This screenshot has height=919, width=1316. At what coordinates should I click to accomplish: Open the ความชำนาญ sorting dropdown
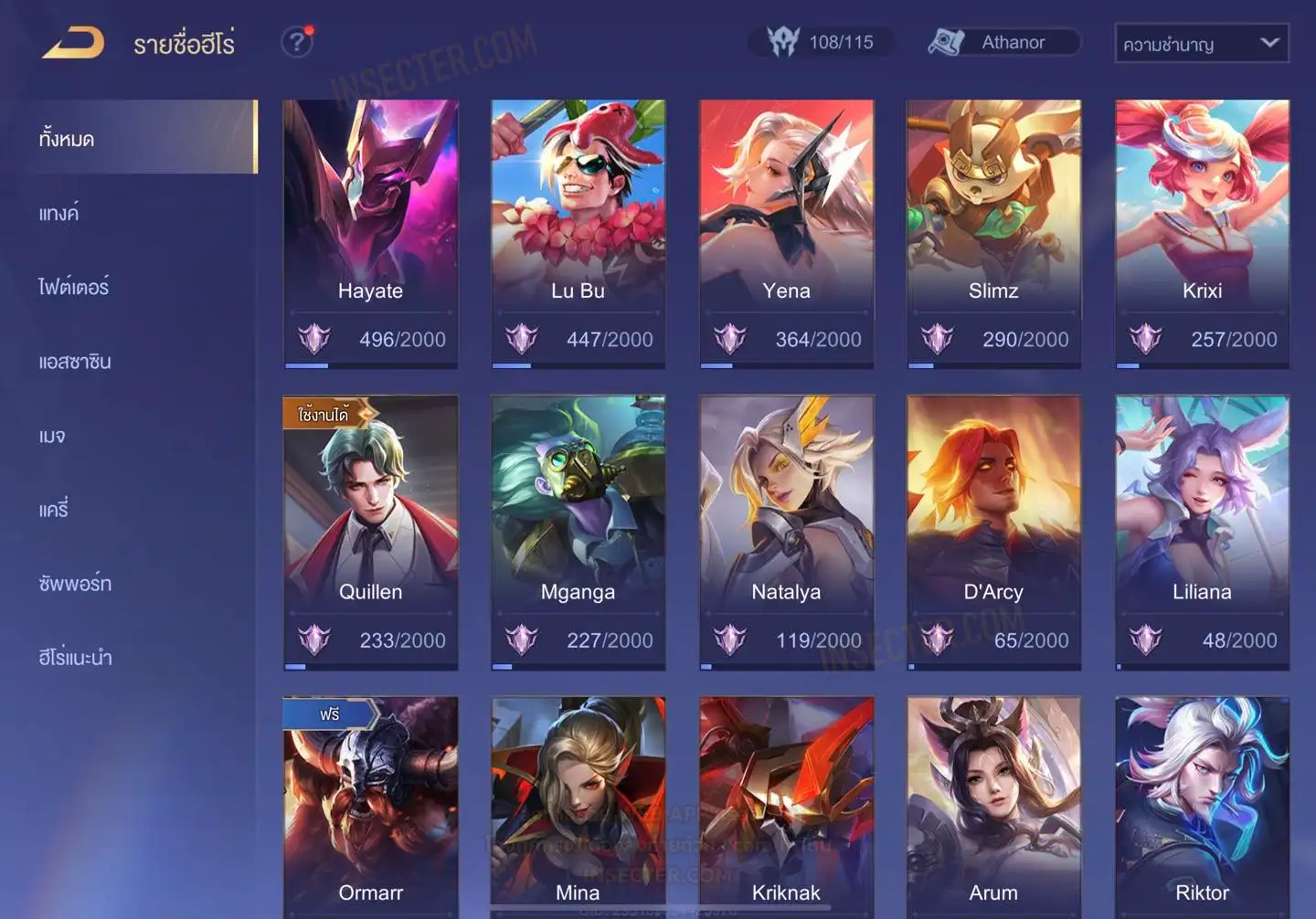click(1201, 43)
